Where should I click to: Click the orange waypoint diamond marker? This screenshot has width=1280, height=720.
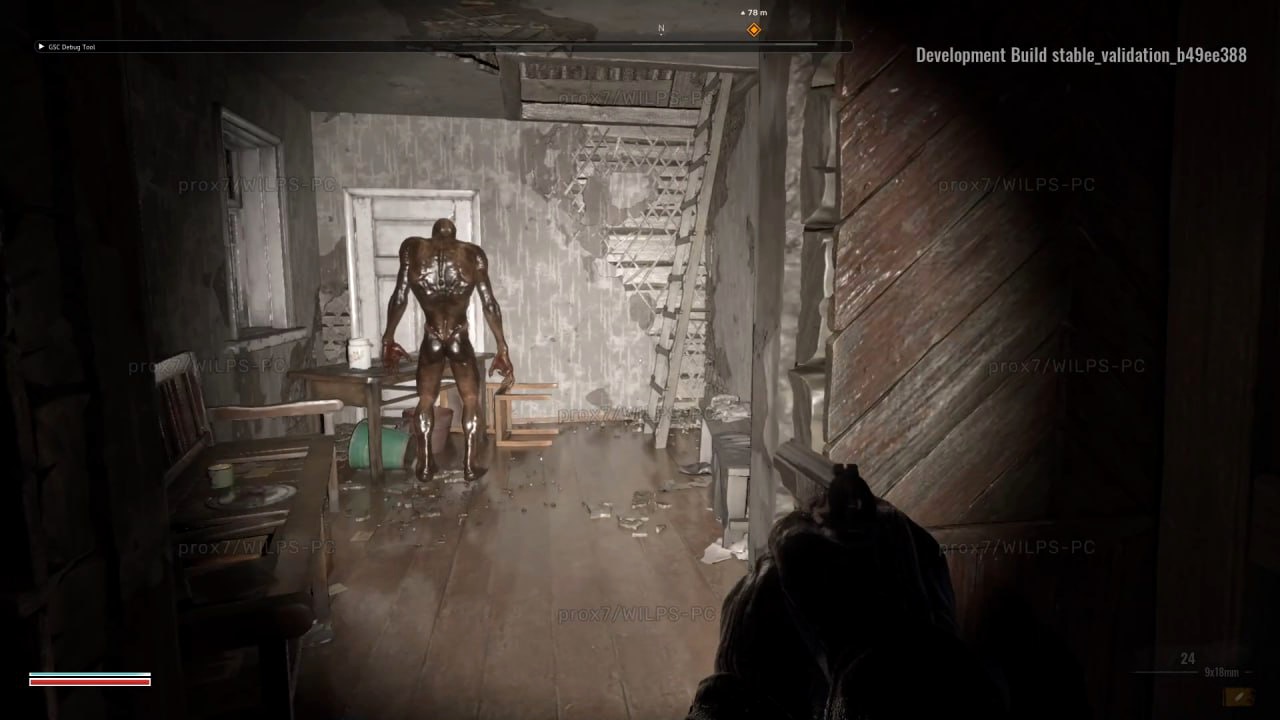pos(753,29)
